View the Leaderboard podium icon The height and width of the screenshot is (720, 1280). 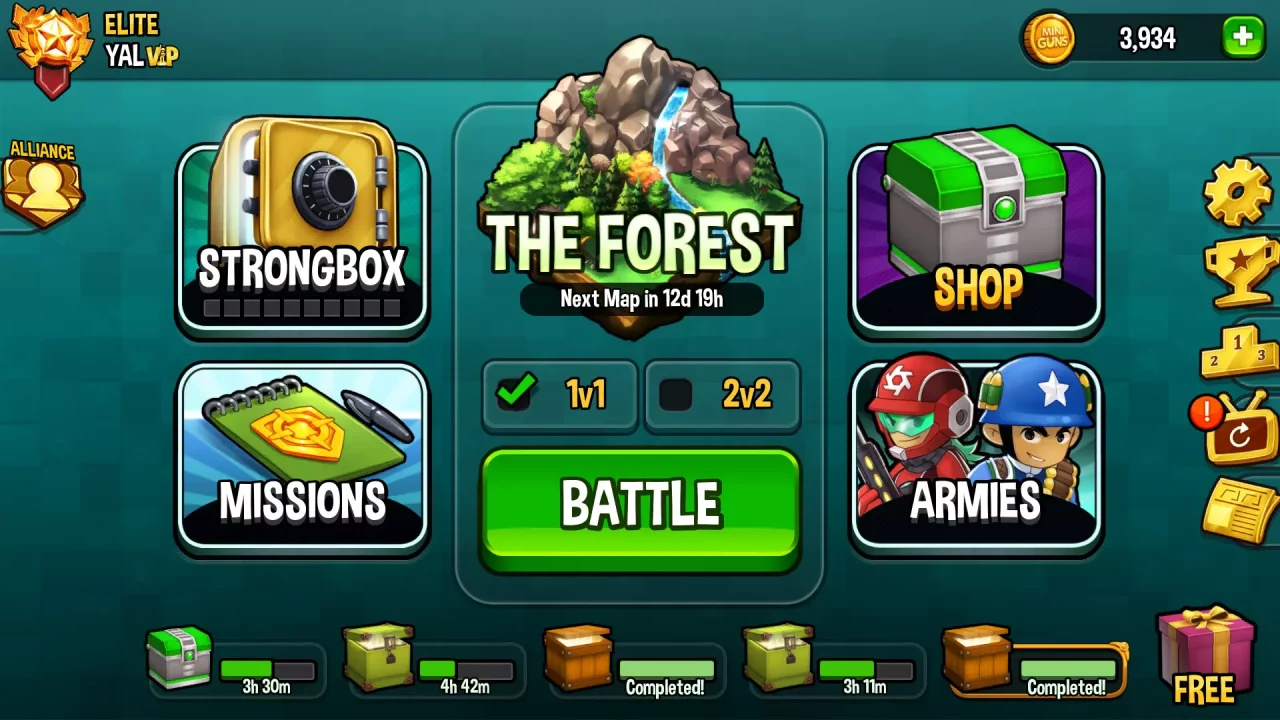pos(1240,352)
